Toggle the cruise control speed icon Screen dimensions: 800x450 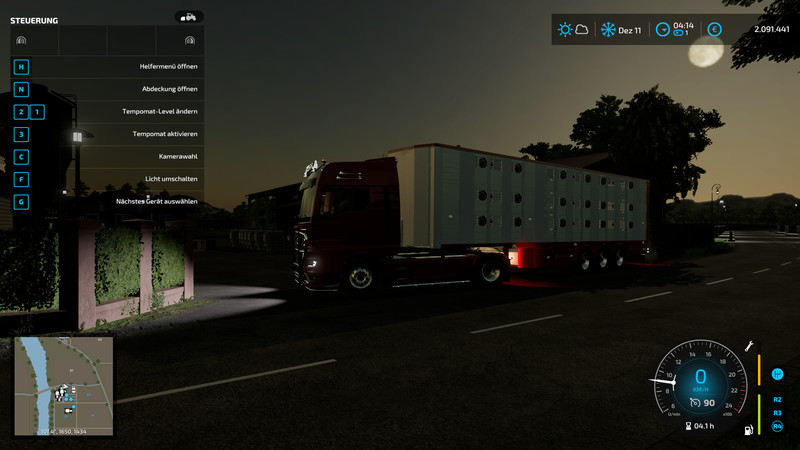click(x=680, y=402)
